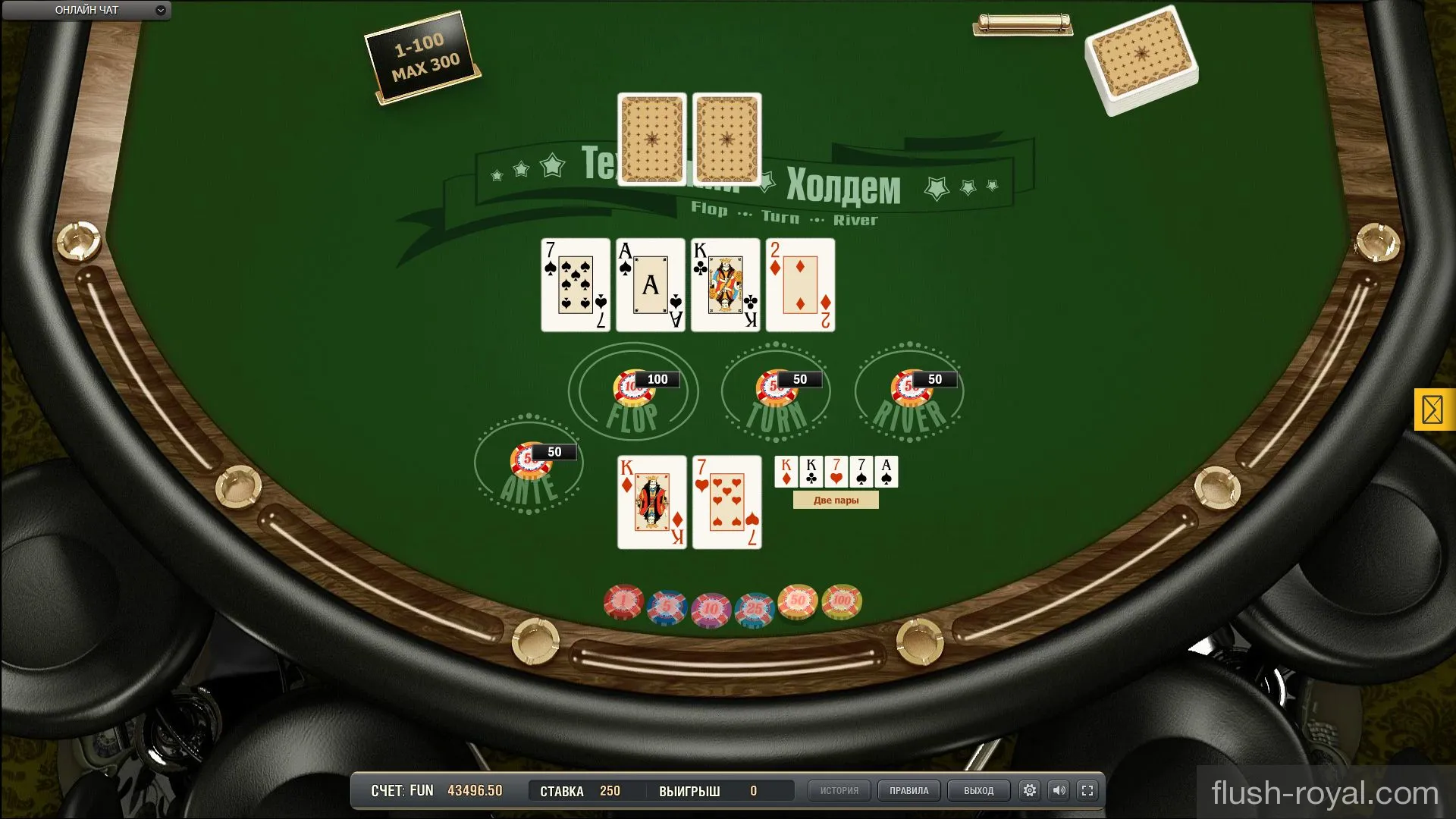The width and height of the screenshot is (1456, 819).
Task: Open the gear settings
Action: [x=1030, y=791]
